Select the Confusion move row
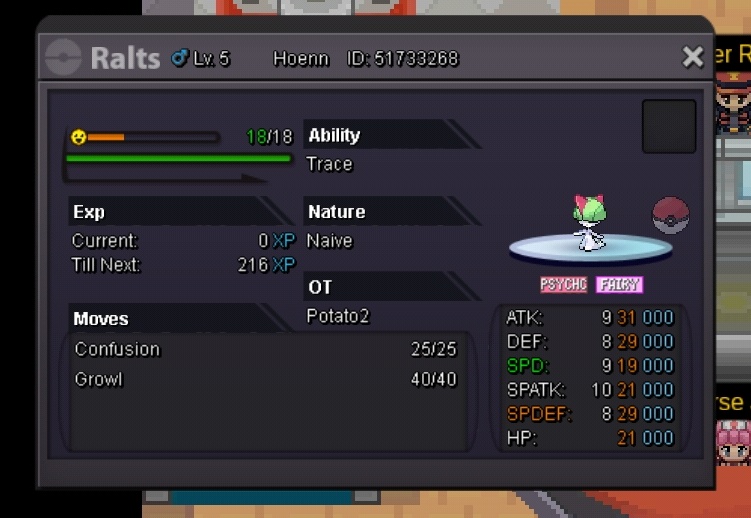 (265, 349)
